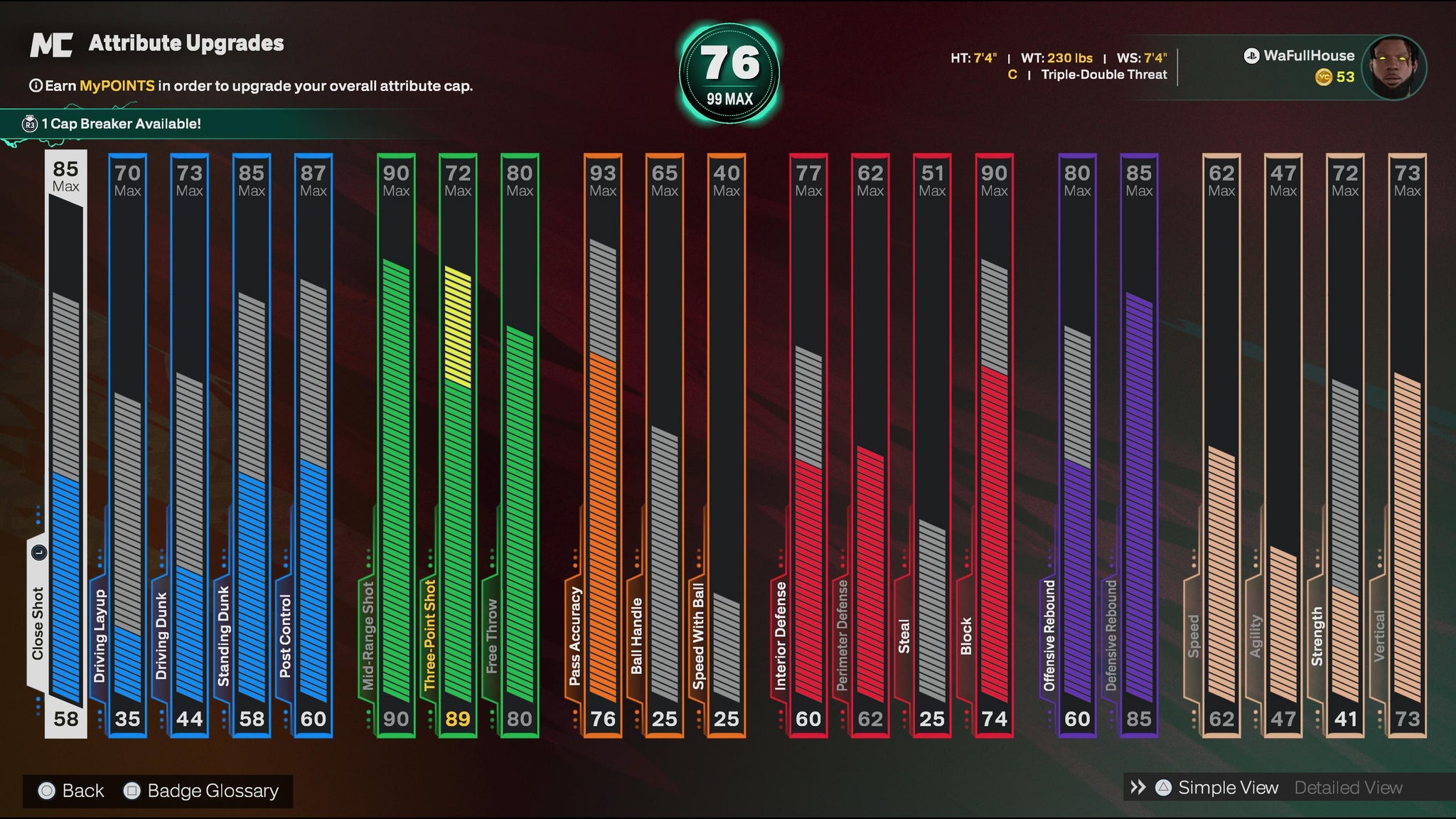This screenshot has height=819, width=1456.
Task: Select the Block attribute bar
Action: pos(994,444)
